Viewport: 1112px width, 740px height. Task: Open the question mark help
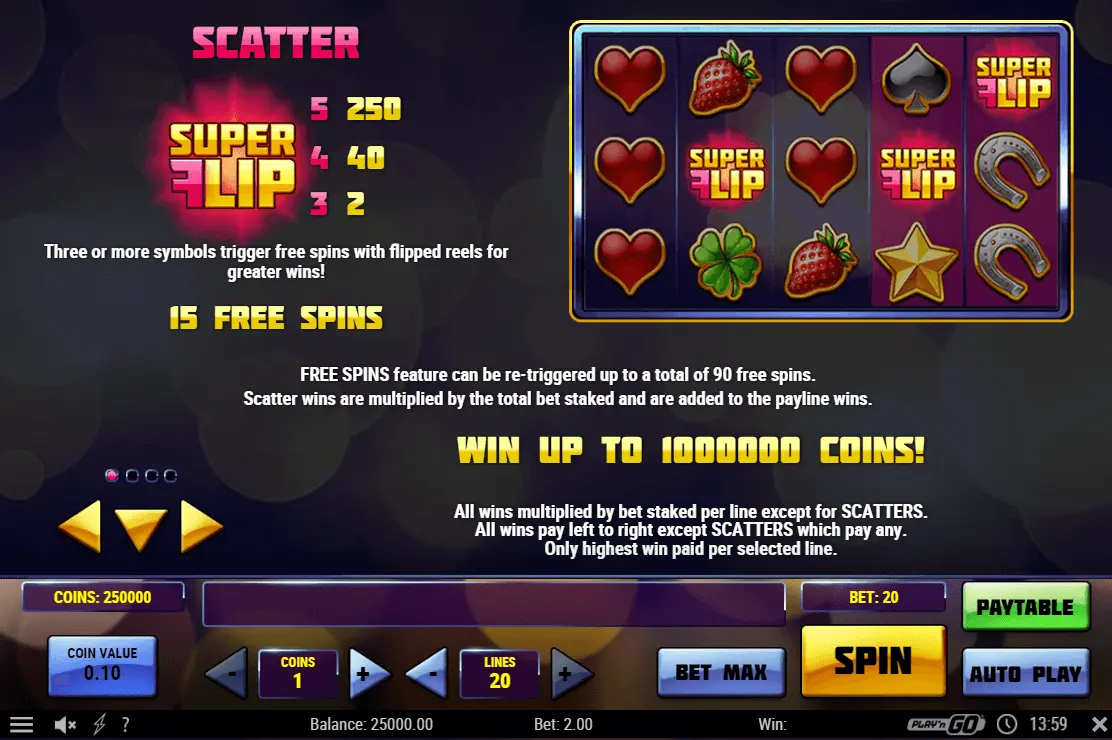pos(125,724)
